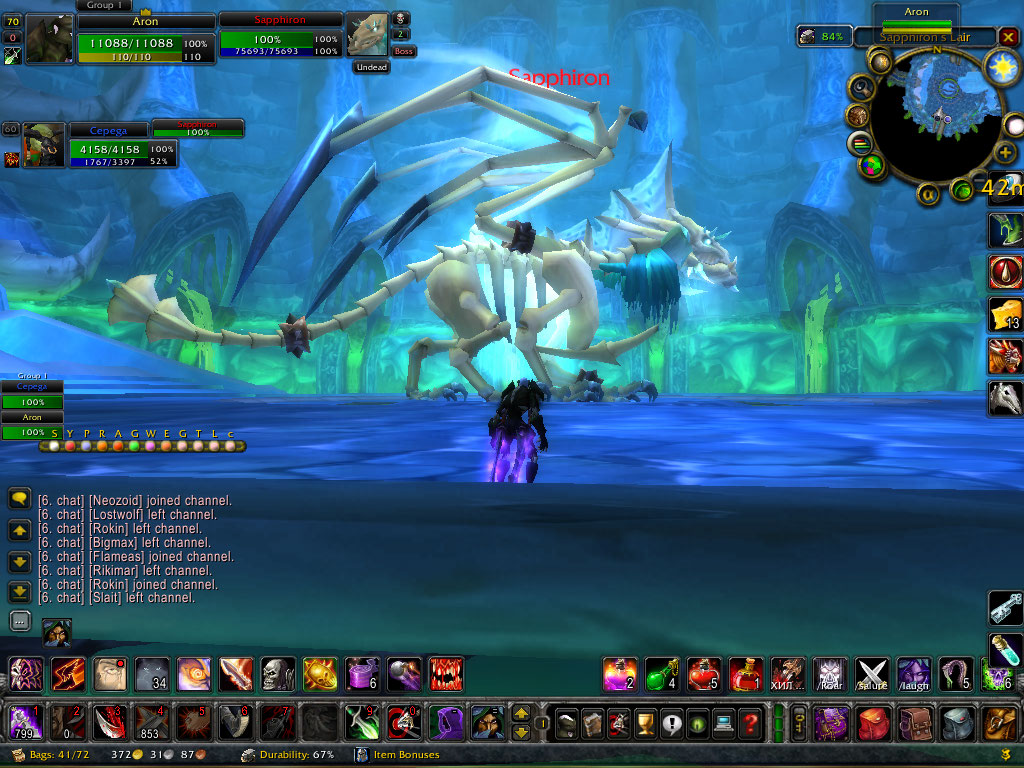This screenshot has height=768, width=1024.
Task: Close the minimap with the red X
Action: point(1008,37)
